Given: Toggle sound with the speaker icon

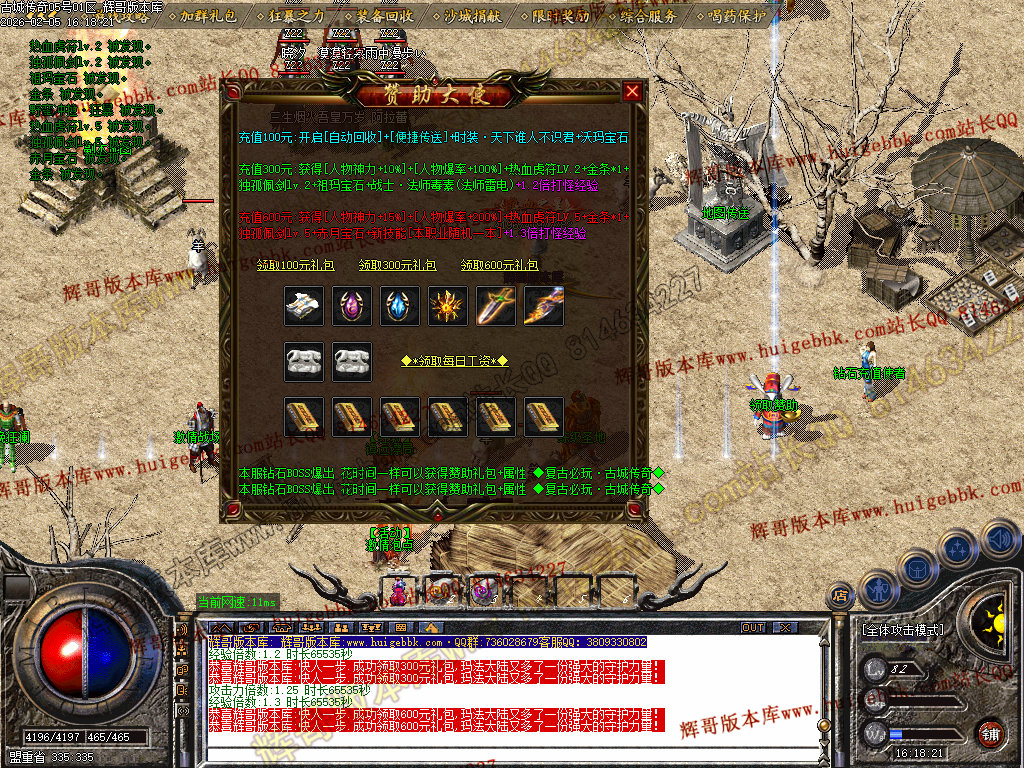Looking at the screenshot, I should 1001,541.
